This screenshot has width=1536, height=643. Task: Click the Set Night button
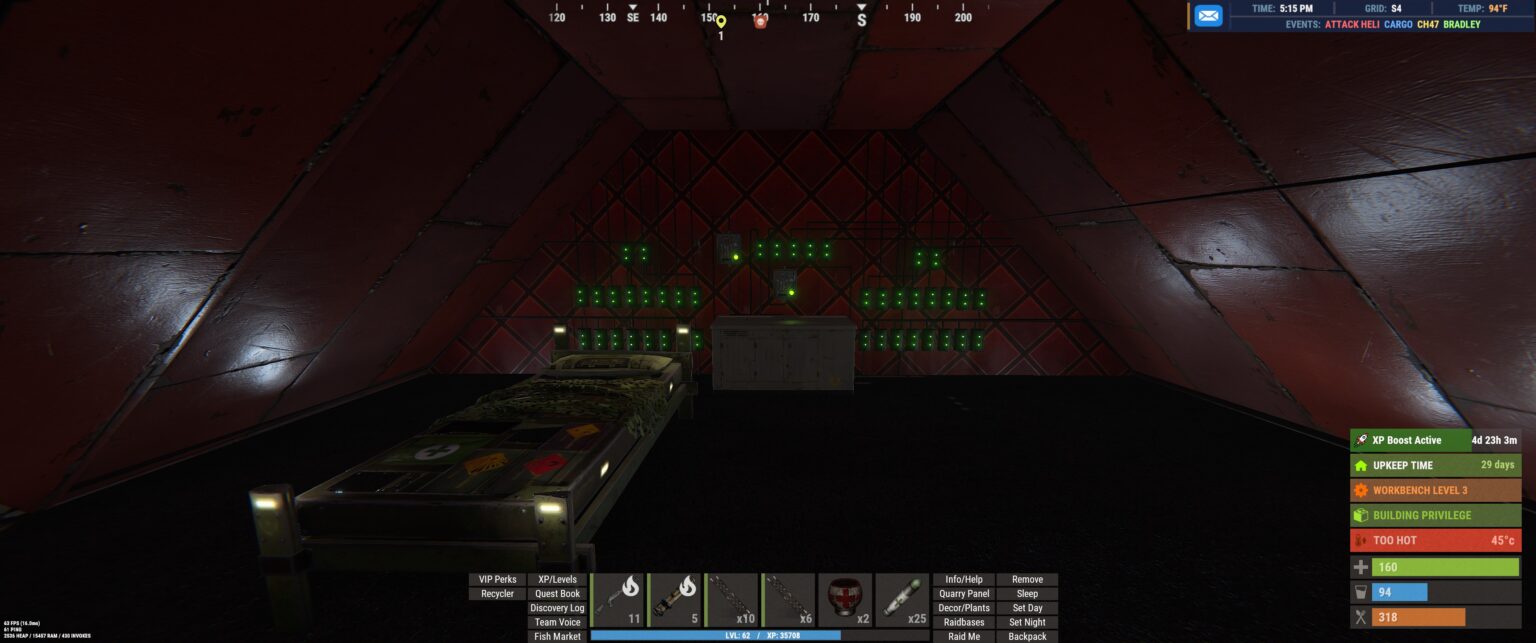coord(1027,622)
